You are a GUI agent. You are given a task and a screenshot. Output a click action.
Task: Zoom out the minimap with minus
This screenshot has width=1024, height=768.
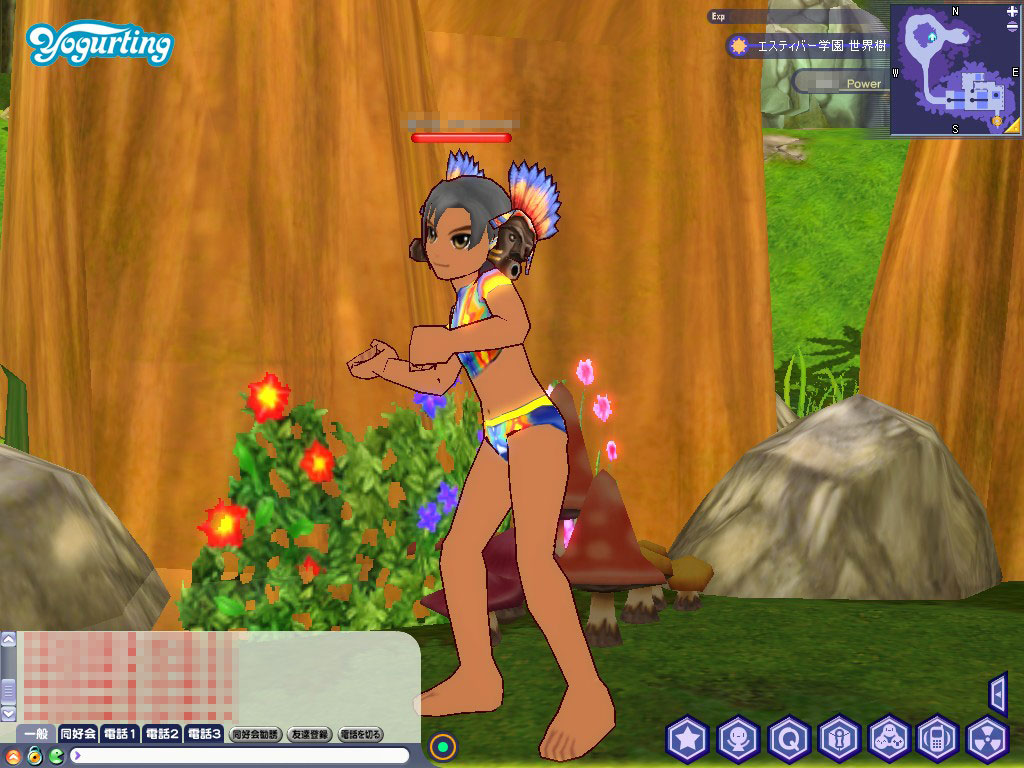tap(1013, 24)
